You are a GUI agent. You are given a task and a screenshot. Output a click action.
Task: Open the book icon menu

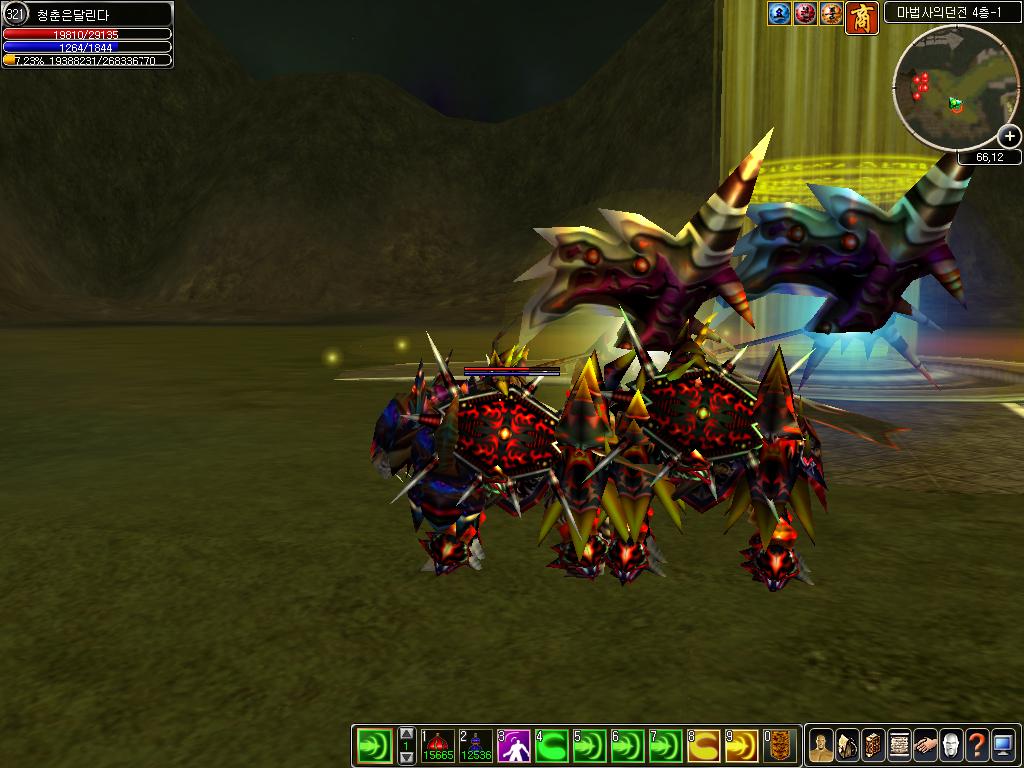[x=872, y=745]
